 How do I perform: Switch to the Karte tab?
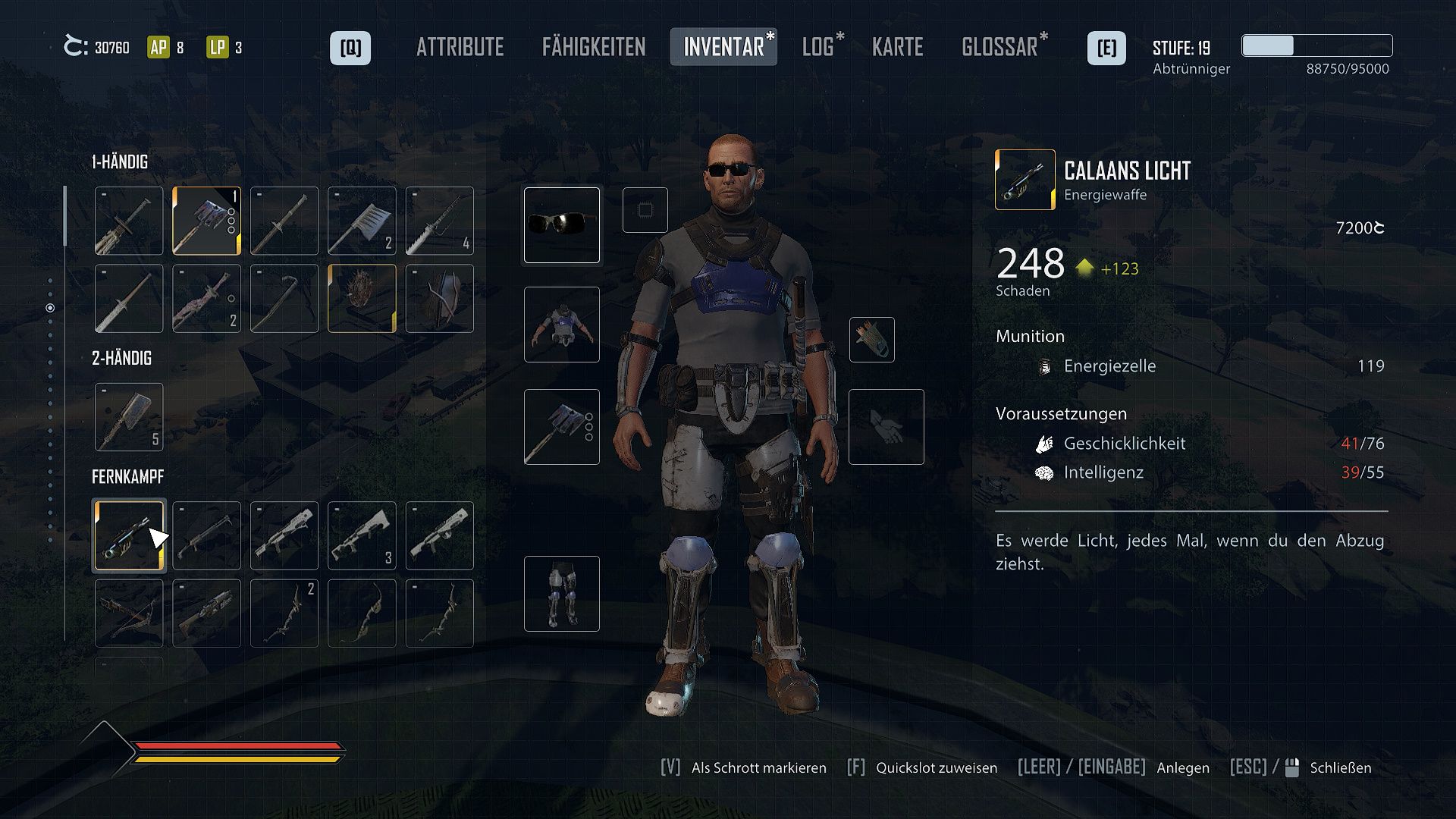coord(898,47)
